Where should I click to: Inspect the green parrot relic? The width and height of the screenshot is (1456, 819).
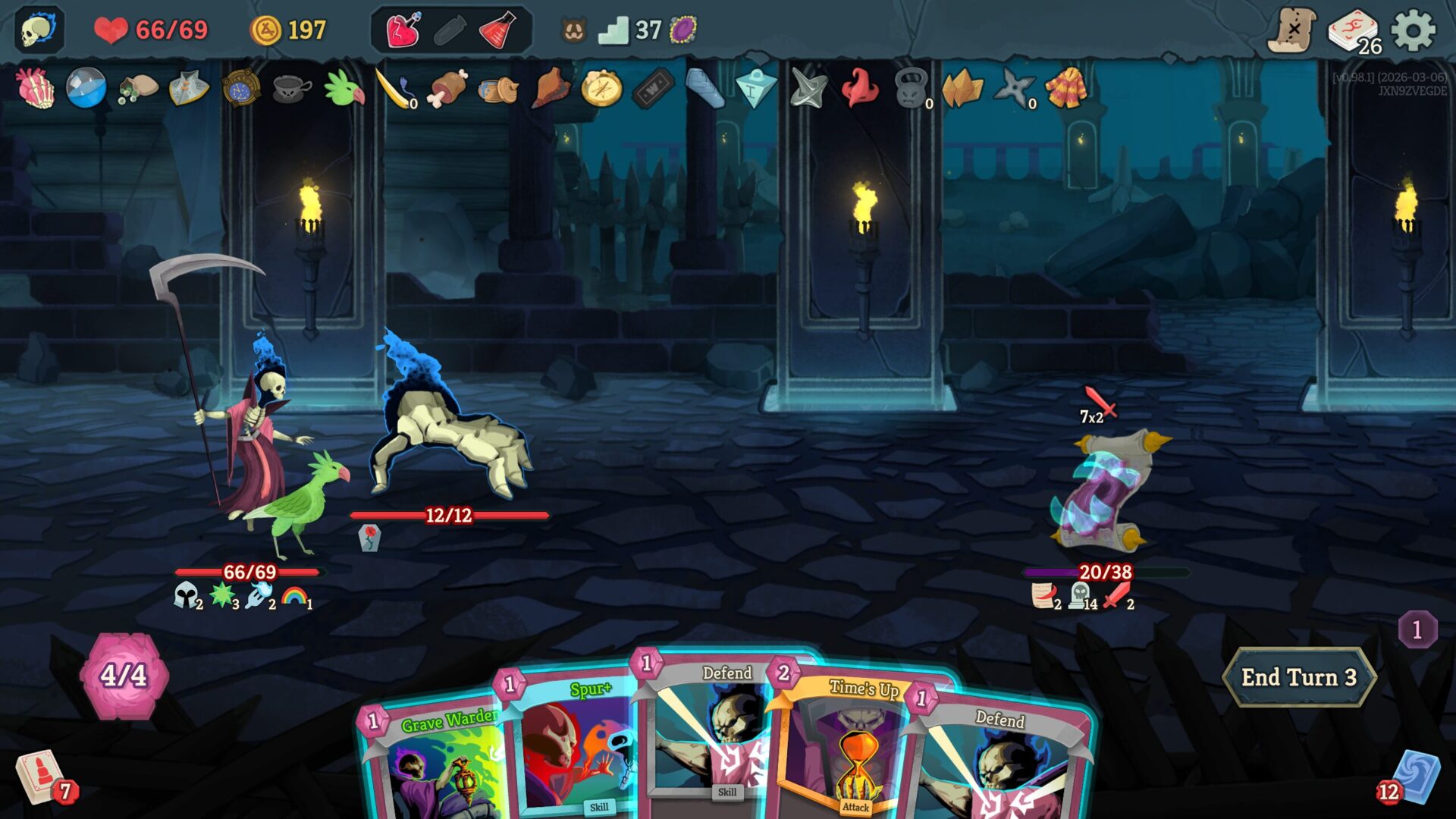[x=344, y=88]
